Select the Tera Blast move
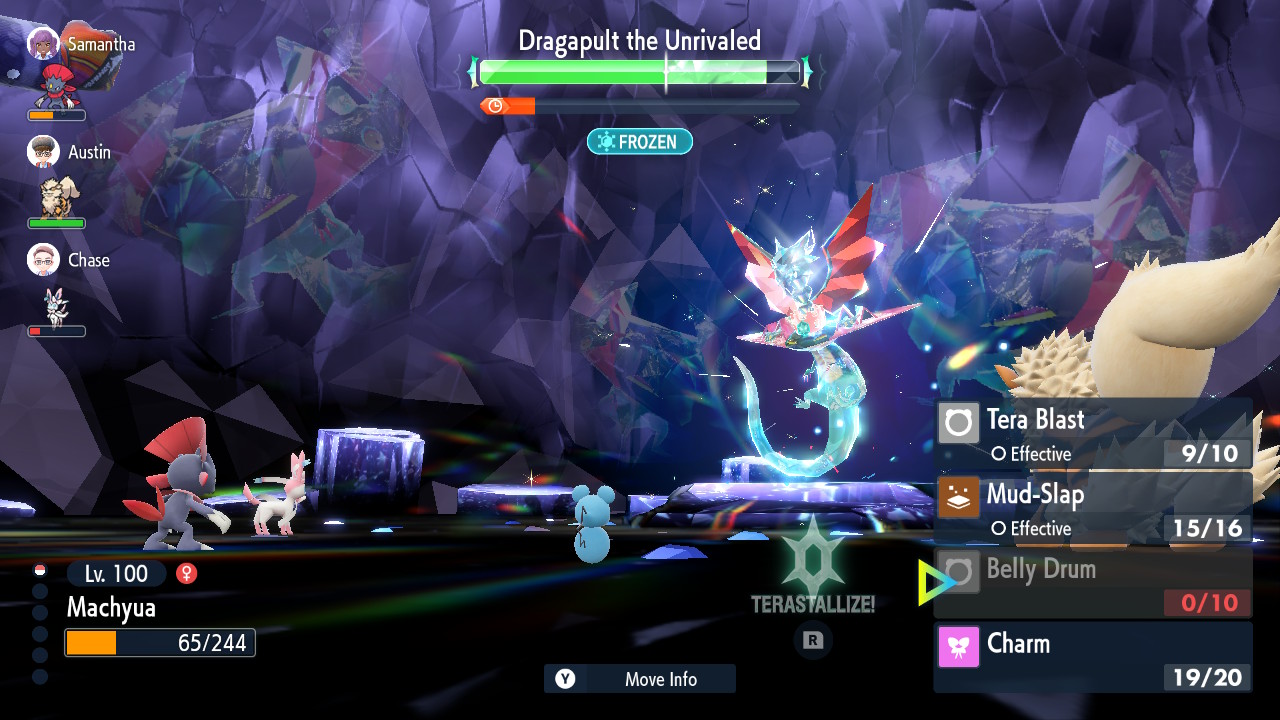The height and width of the screenshot is (720, 1280). click(1093, 434)
